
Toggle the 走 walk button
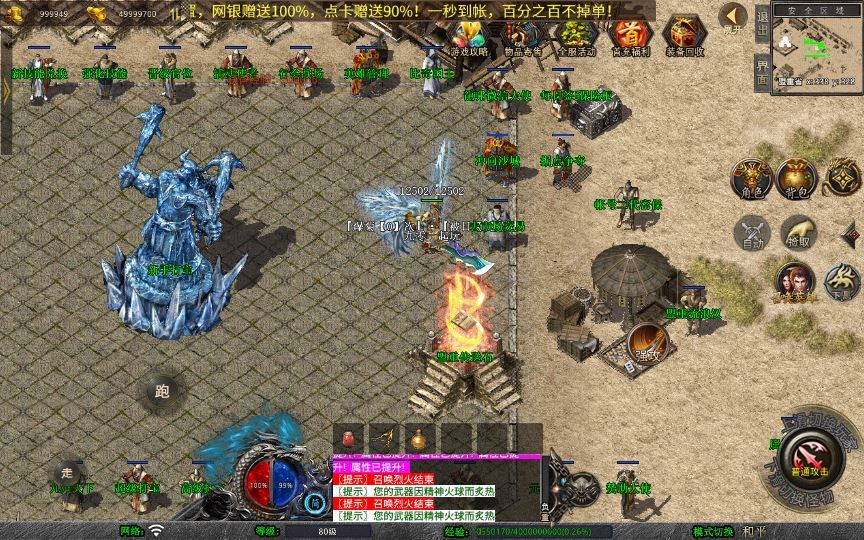coord(67,472)
